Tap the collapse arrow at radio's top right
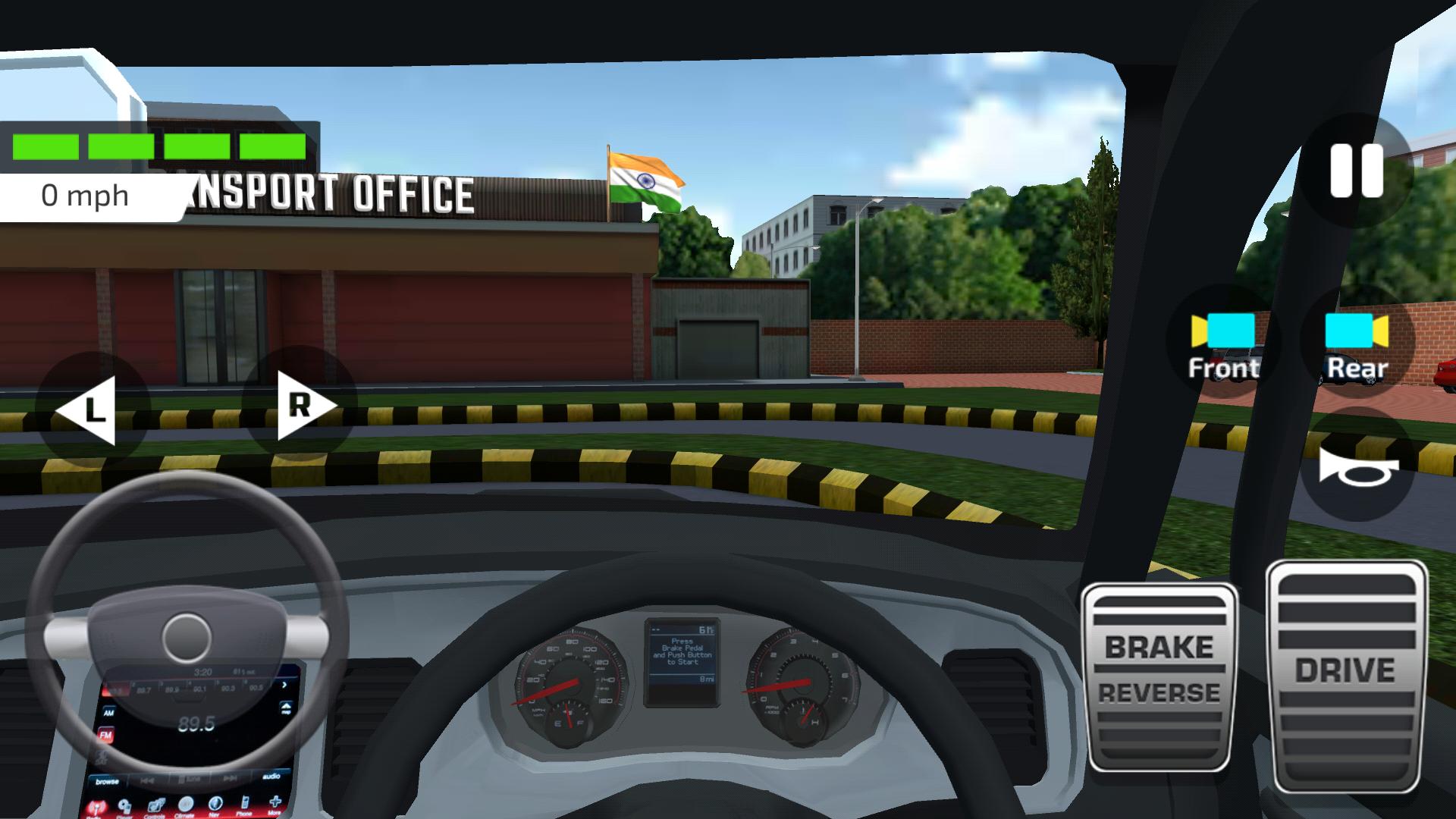Viewport: 1456px width, 819px height. [x=286, y=707]
